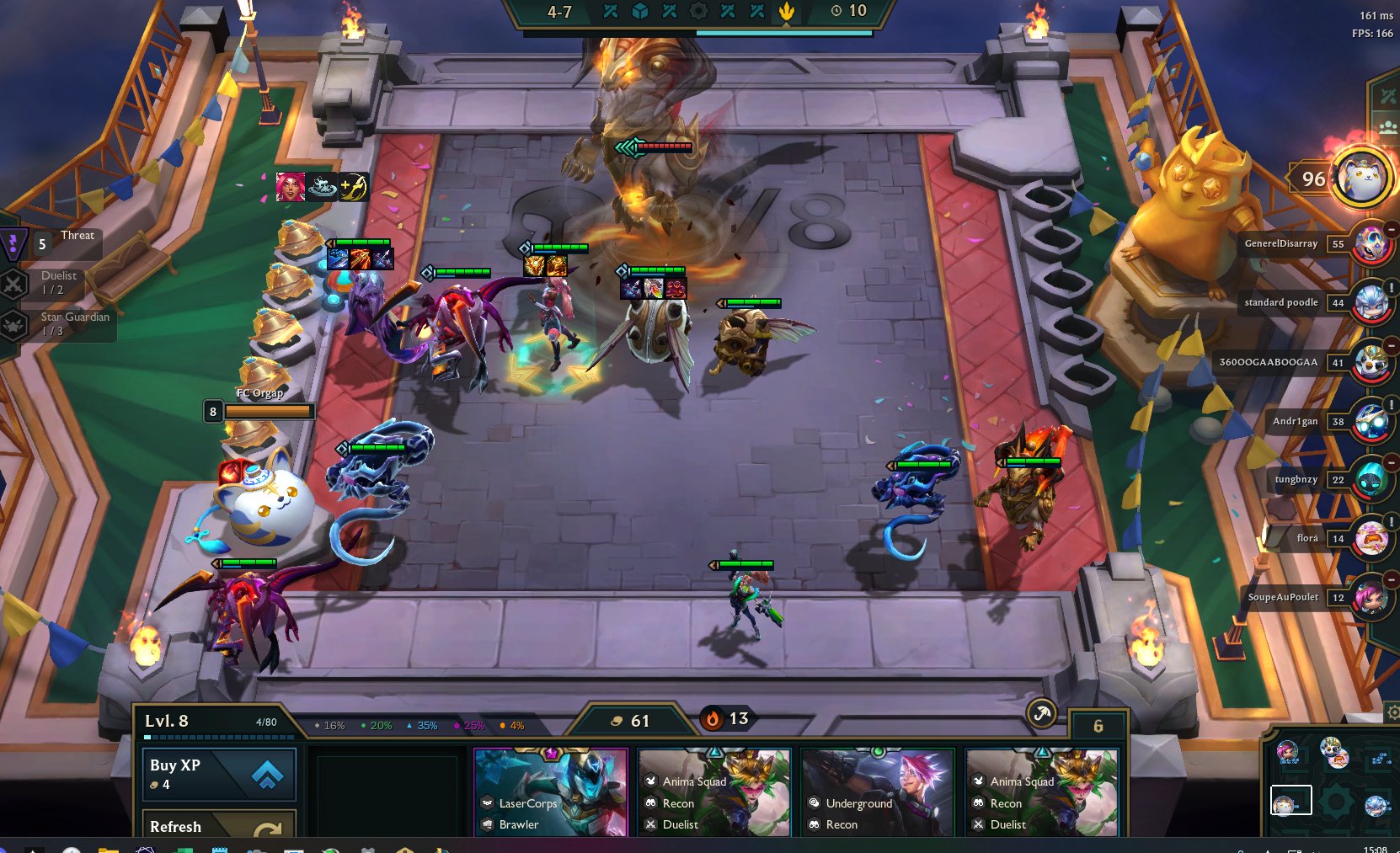Click the Threat trait icon in the traits panel
Screen dimensions: 1400x853
pyautogui.click(x=13, y=243)
